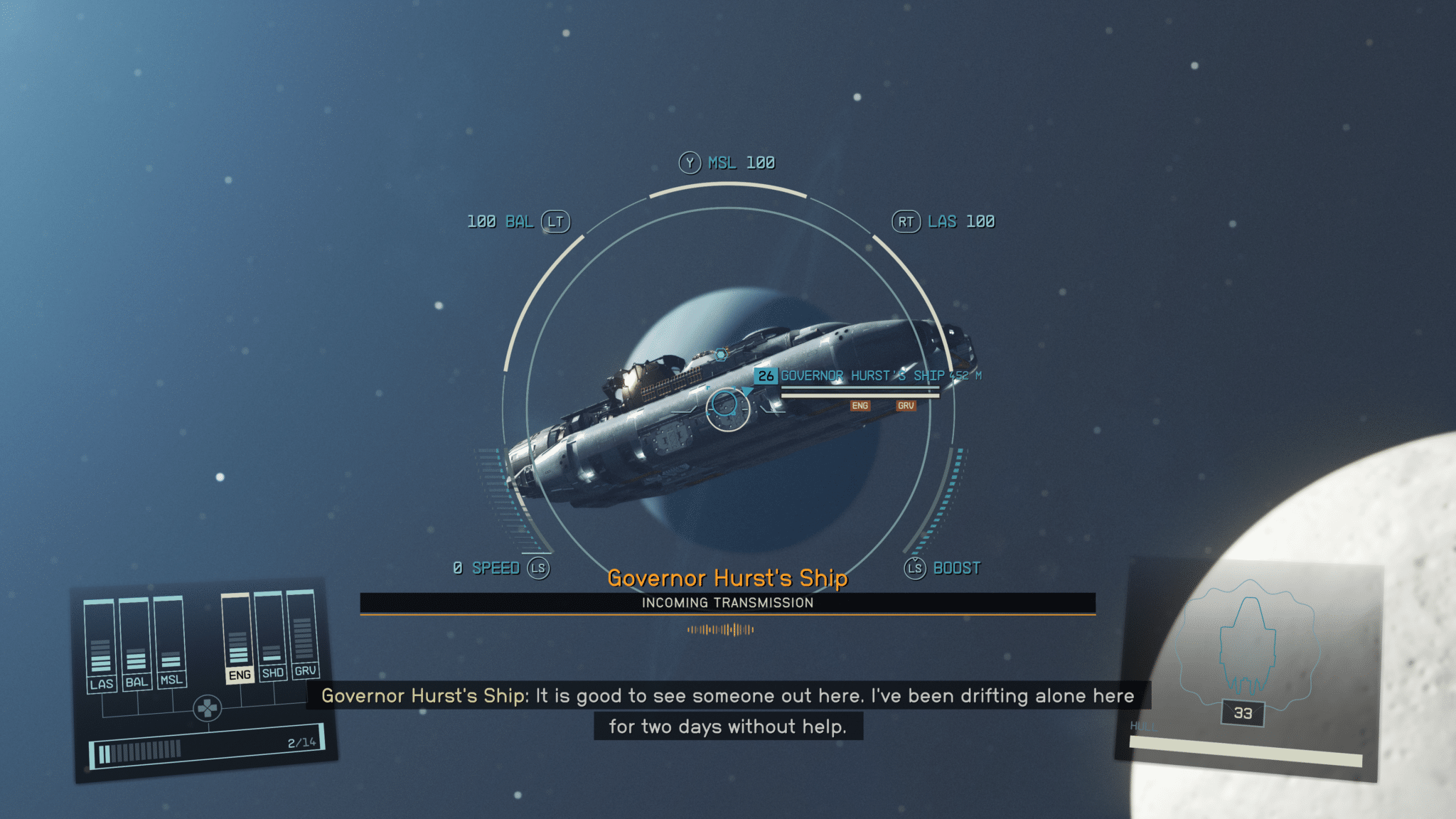1456x819 pixels.
Task: Click the orange ENG tag under target name
Action: point(860,406)
